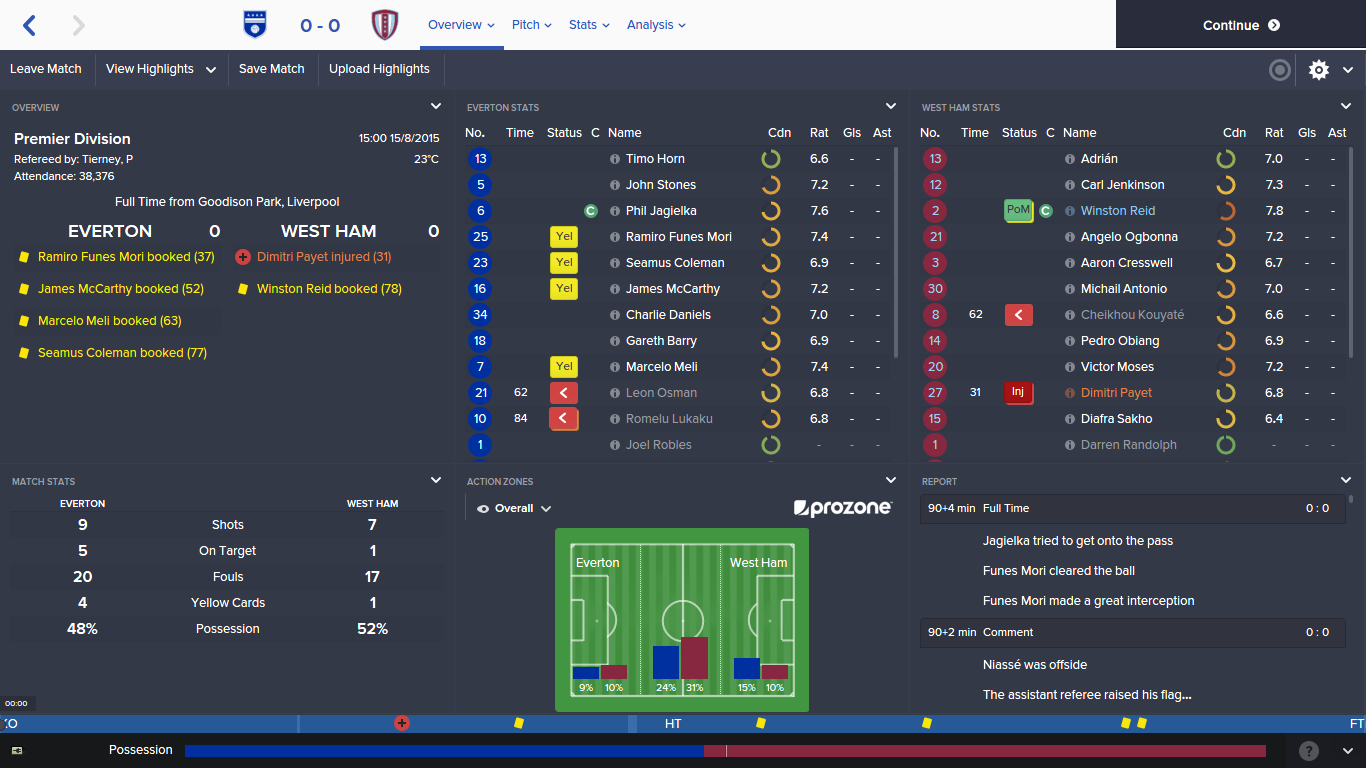
Task: Open the Overall action zones dropdown
Action: tap(515, 509)
